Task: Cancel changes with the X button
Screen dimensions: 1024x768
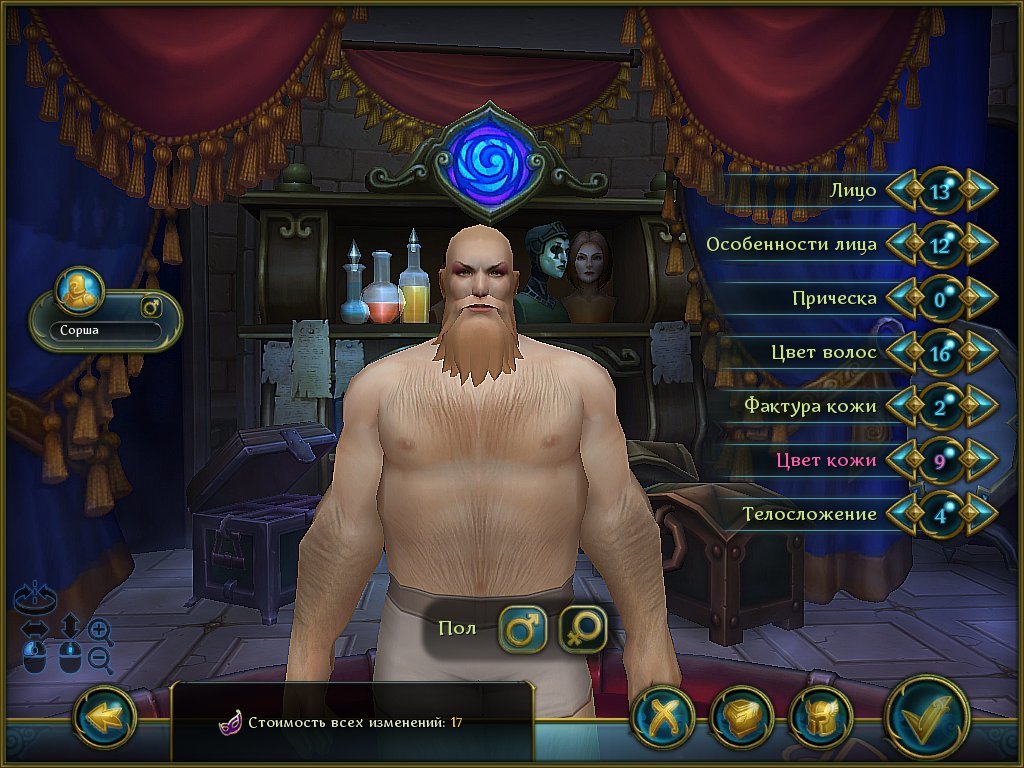Action: tap(663, 718)
